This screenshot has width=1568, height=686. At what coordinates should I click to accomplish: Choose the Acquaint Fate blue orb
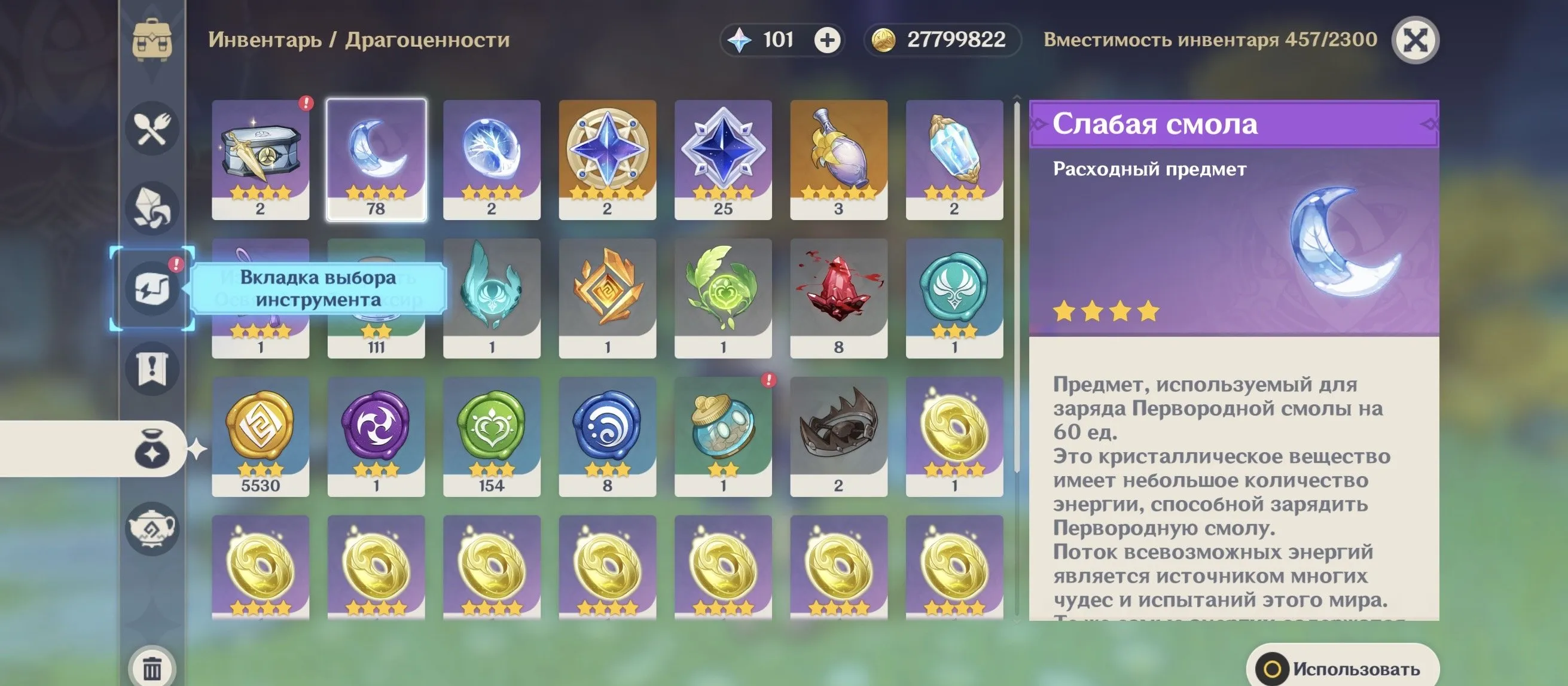tap(492, 159)
